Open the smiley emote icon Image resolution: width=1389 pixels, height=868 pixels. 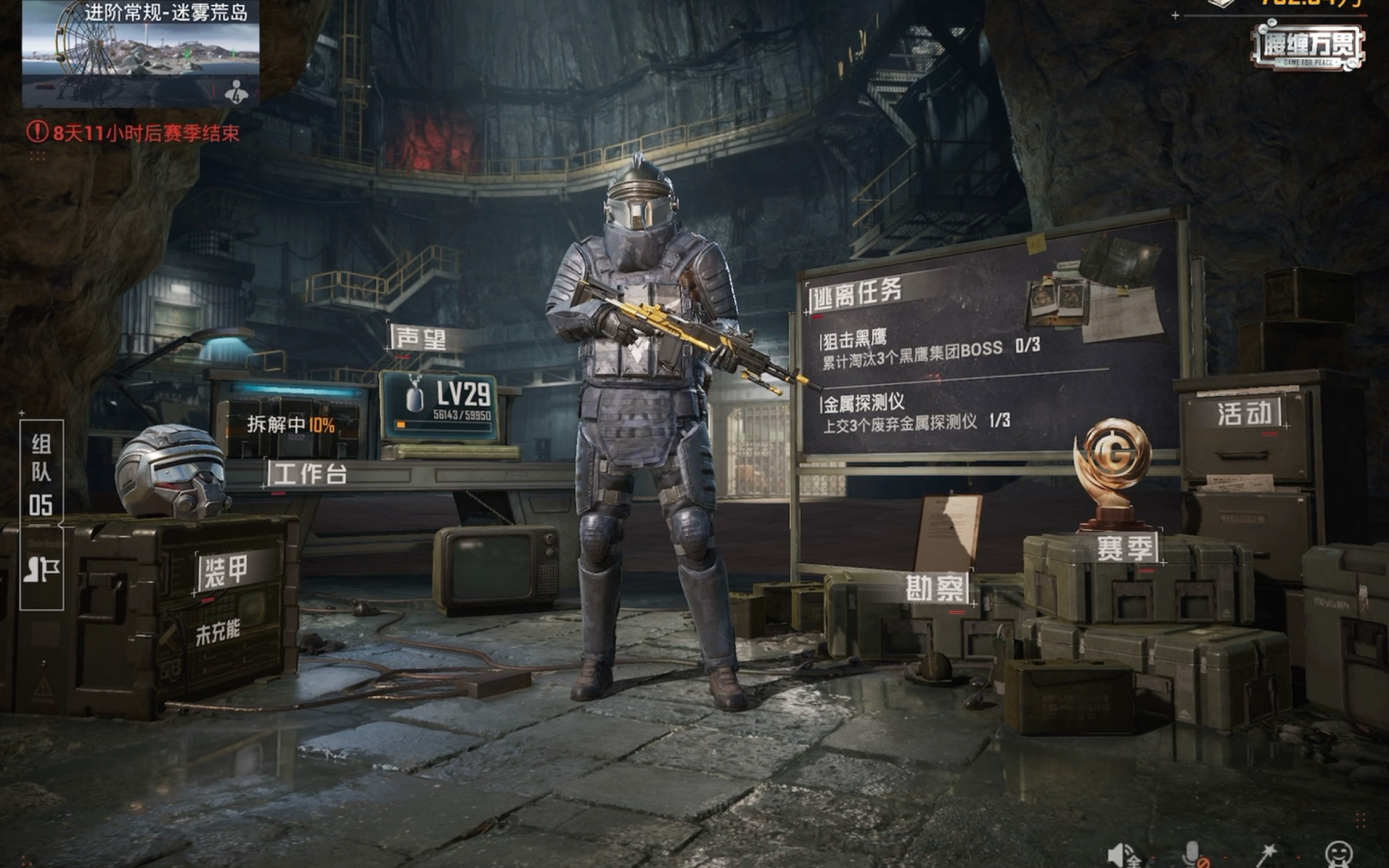coord(1339,855)
